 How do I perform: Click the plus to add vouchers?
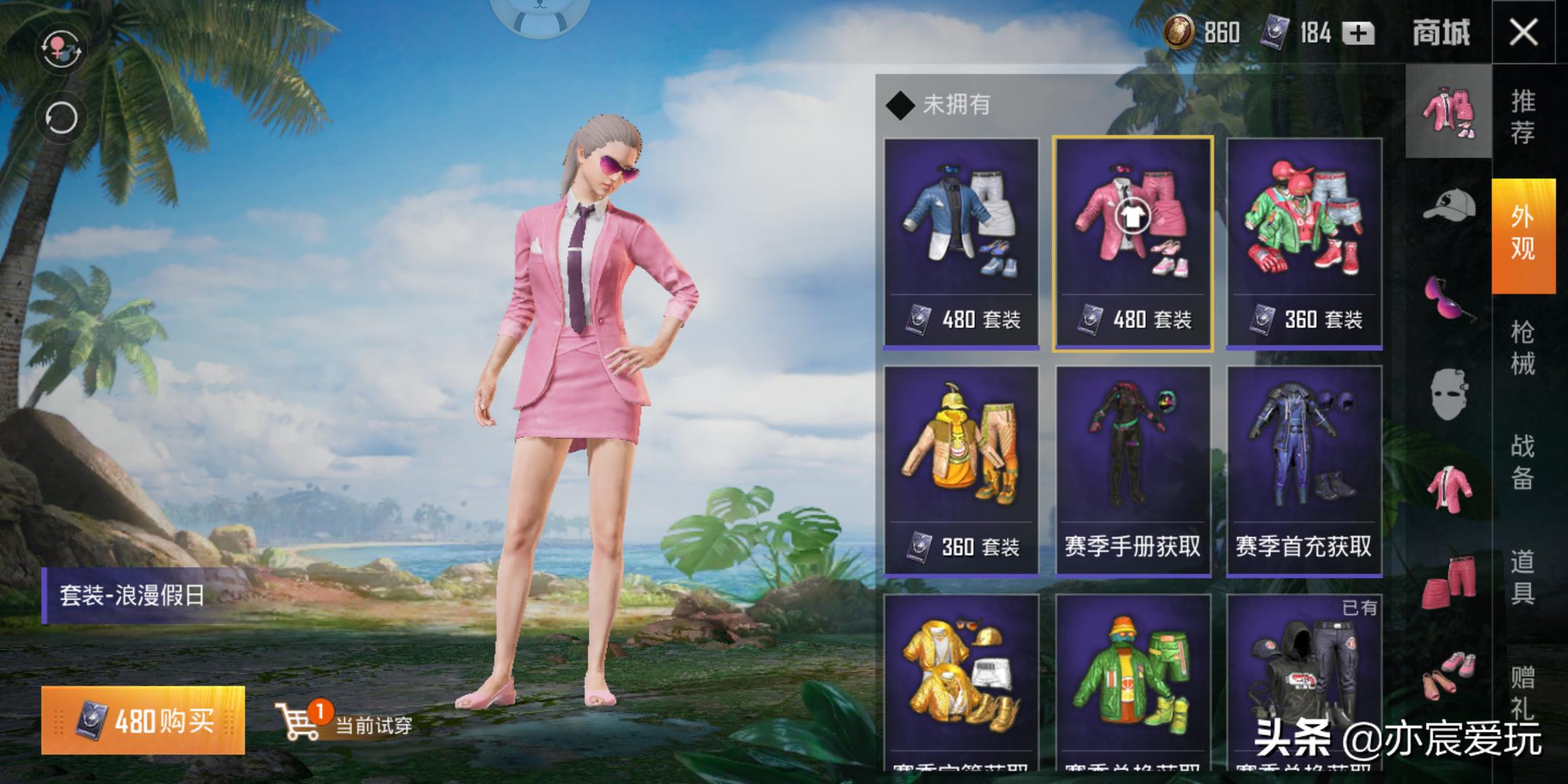[1360, 33]
